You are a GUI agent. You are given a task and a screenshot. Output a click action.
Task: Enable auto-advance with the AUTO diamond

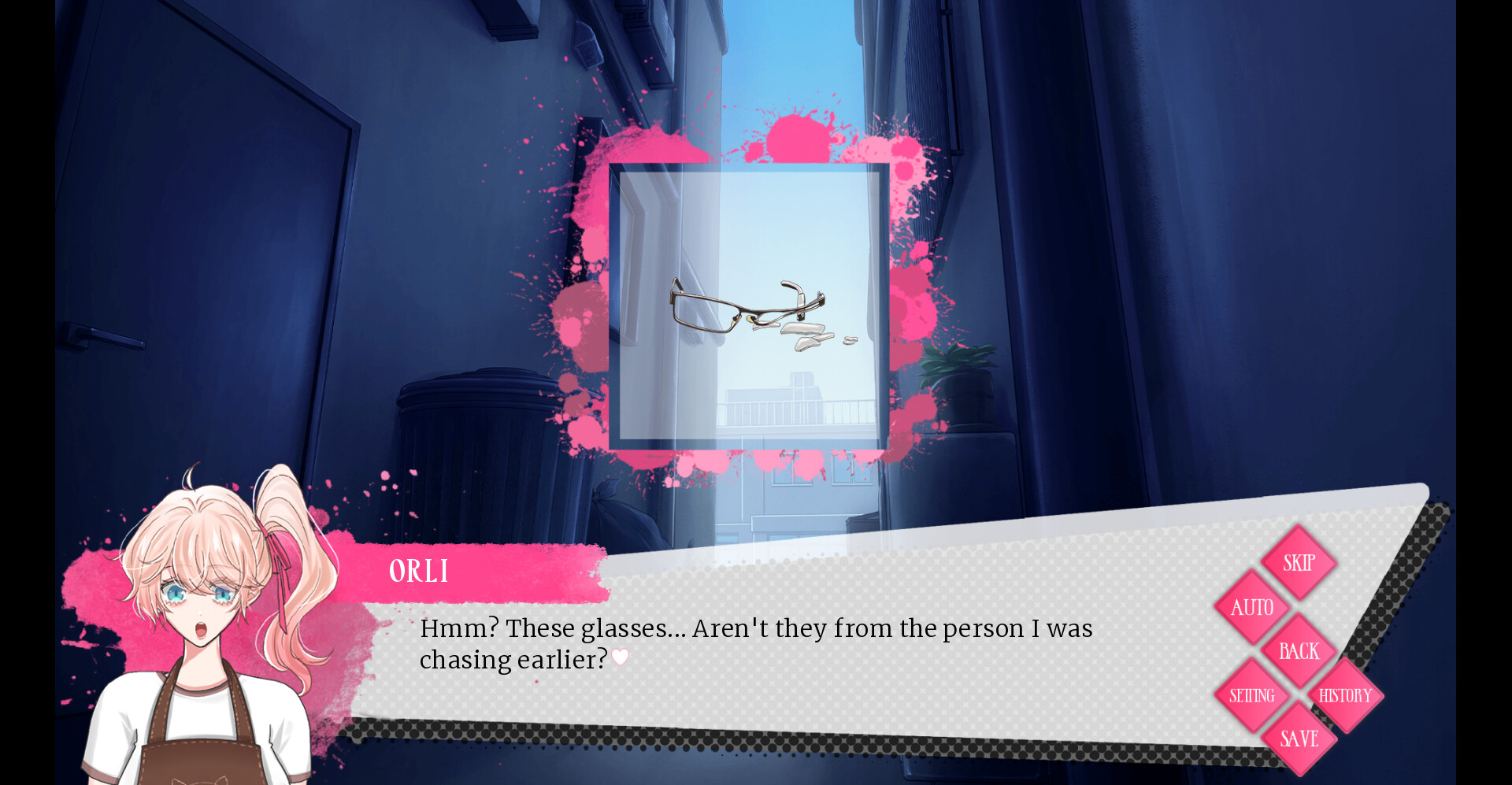(1252, 607)
